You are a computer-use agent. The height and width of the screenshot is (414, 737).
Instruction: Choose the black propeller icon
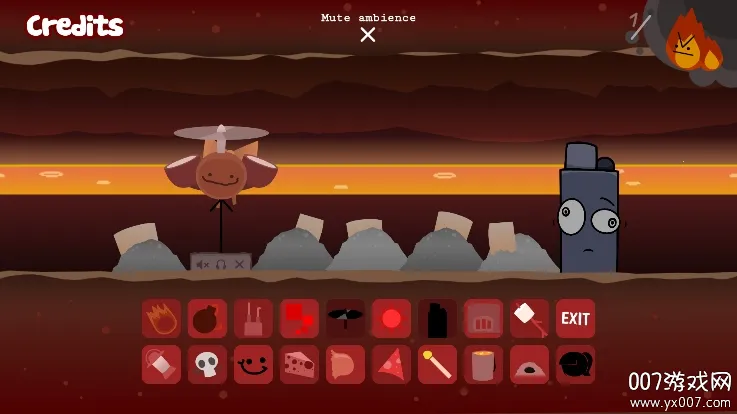pos(346,319)
